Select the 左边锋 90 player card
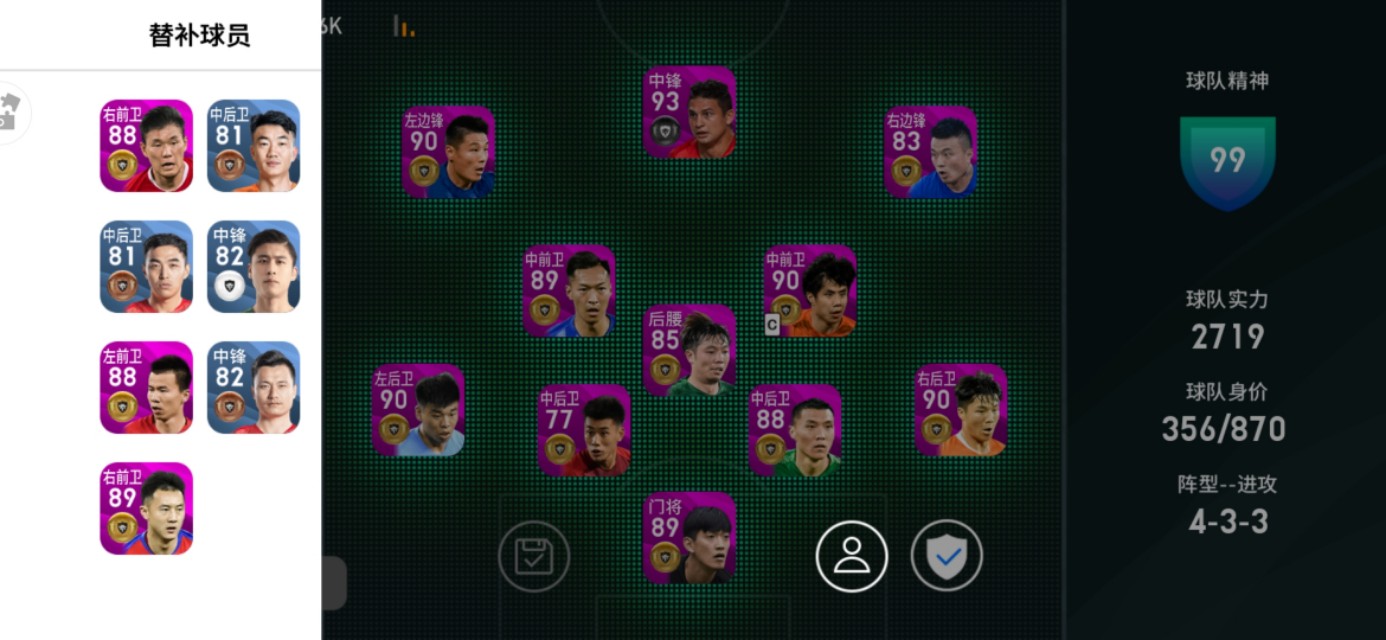This screenshot has height=640, width=1386. [448, 152]
